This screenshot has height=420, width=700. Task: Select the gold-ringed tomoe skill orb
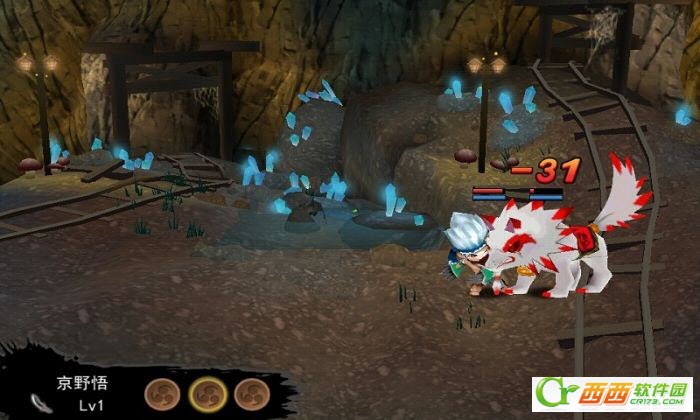(206, 391)
